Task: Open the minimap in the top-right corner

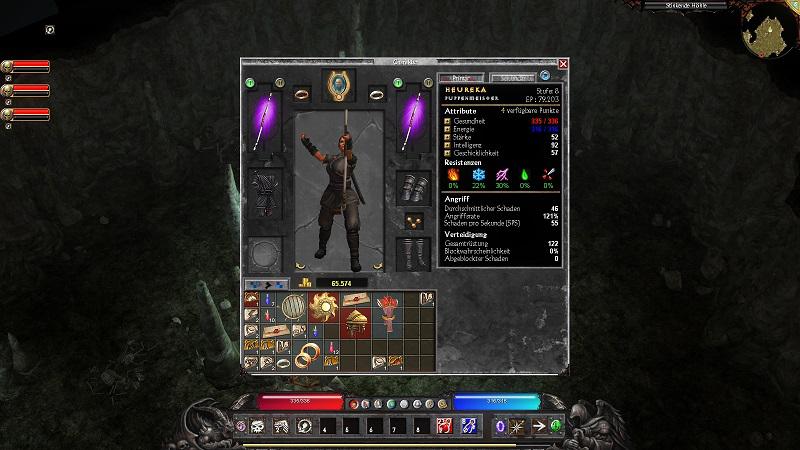Action: pos(765,34)
